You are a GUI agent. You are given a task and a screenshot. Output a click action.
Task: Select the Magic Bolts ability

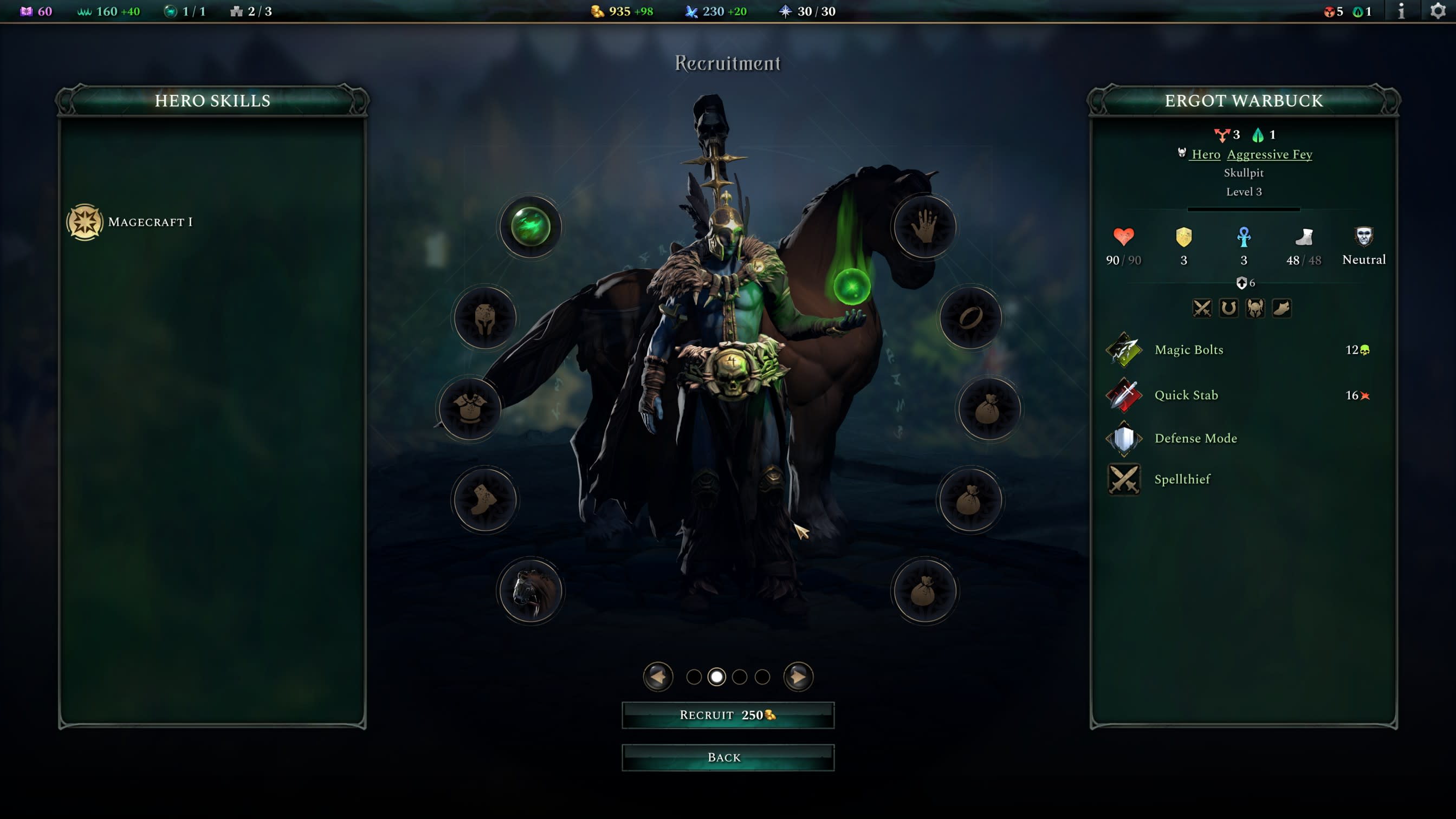[1189, 349]
